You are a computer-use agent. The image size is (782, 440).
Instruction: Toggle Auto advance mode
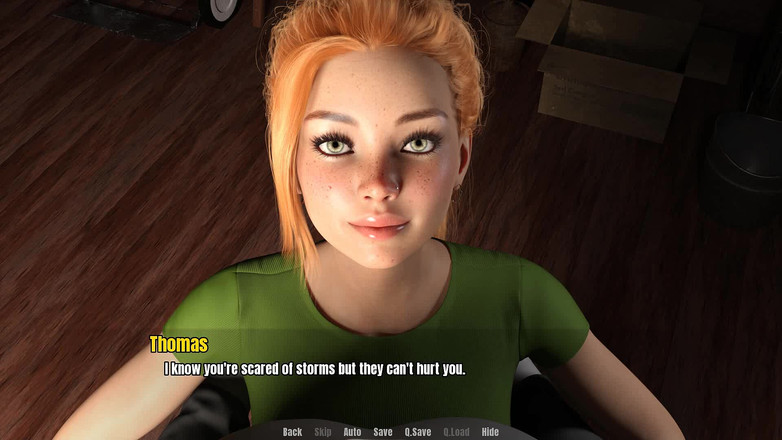[352, 432]
